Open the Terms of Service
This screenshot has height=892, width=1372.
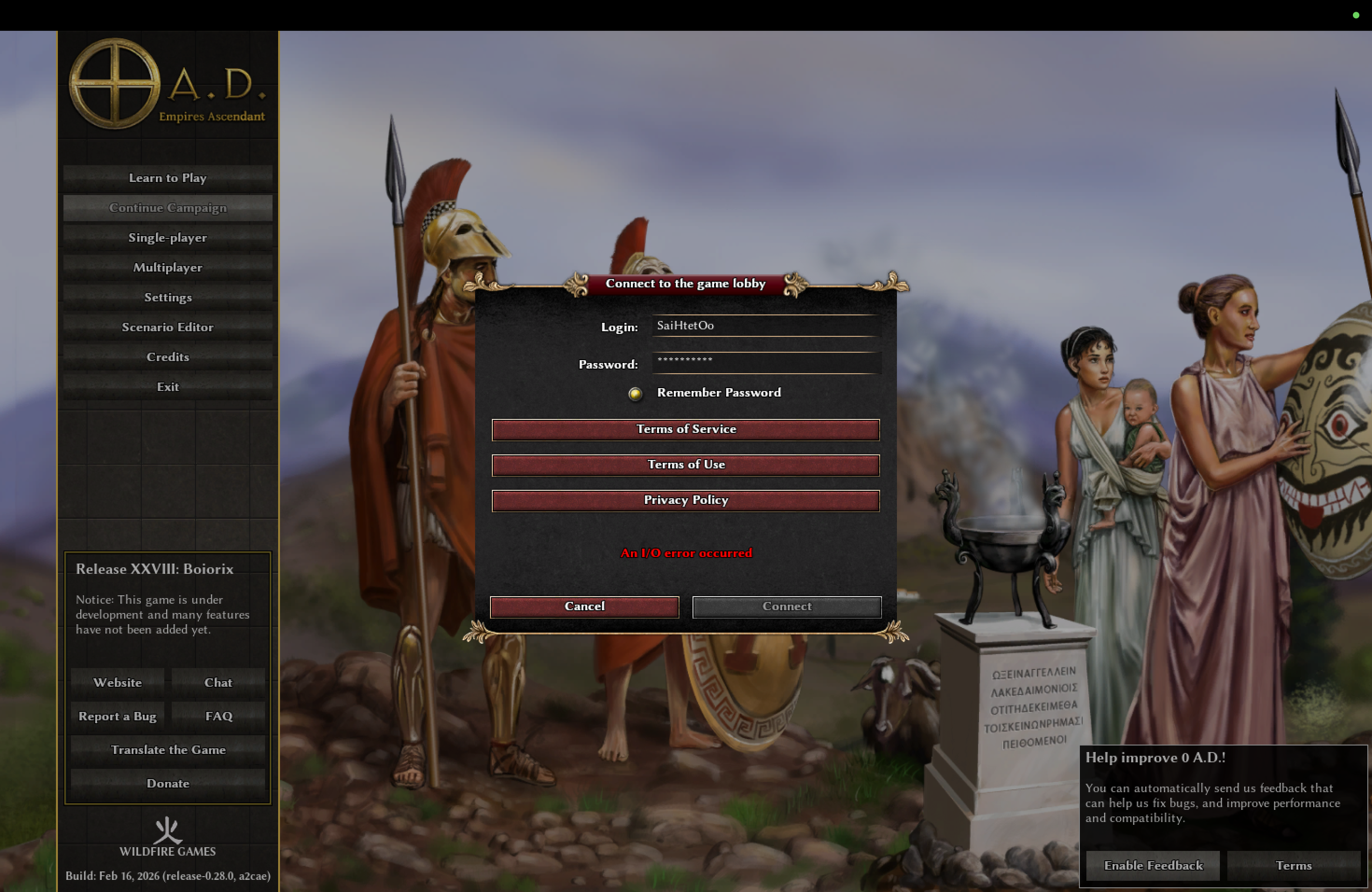(x=686, y=429)
